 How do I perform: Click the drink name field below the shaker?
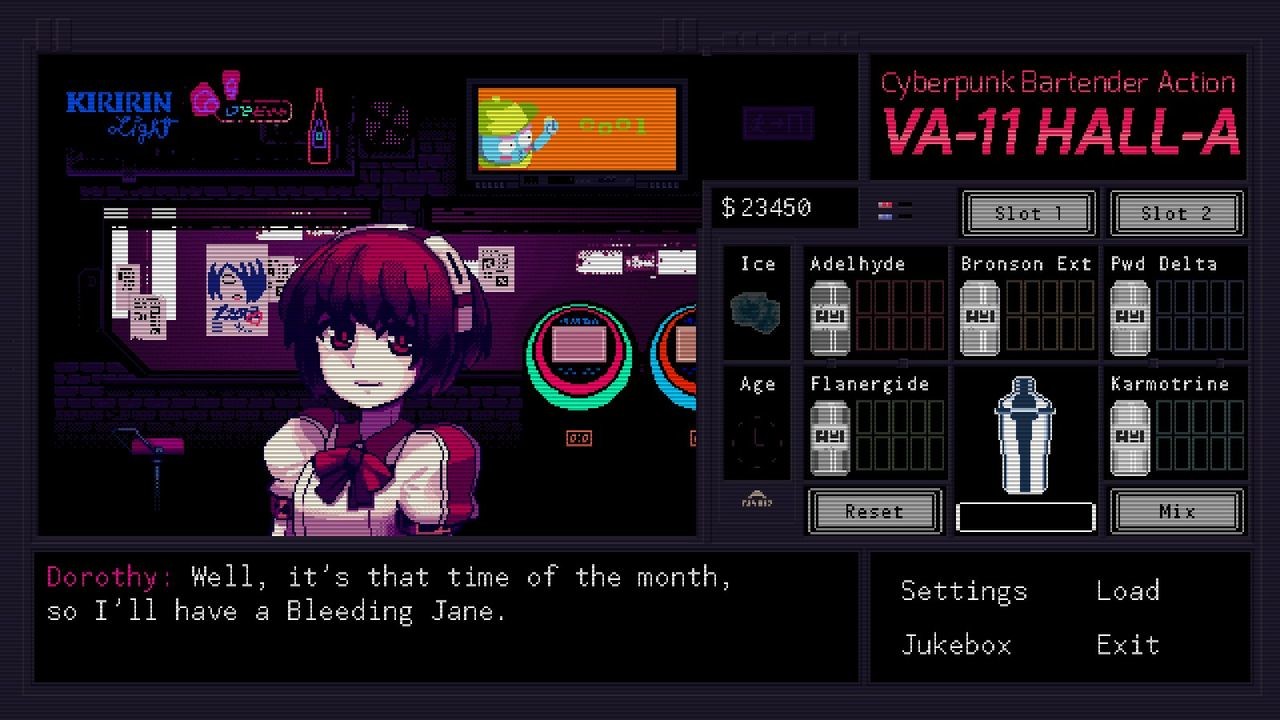click(x=1024, y=516)
